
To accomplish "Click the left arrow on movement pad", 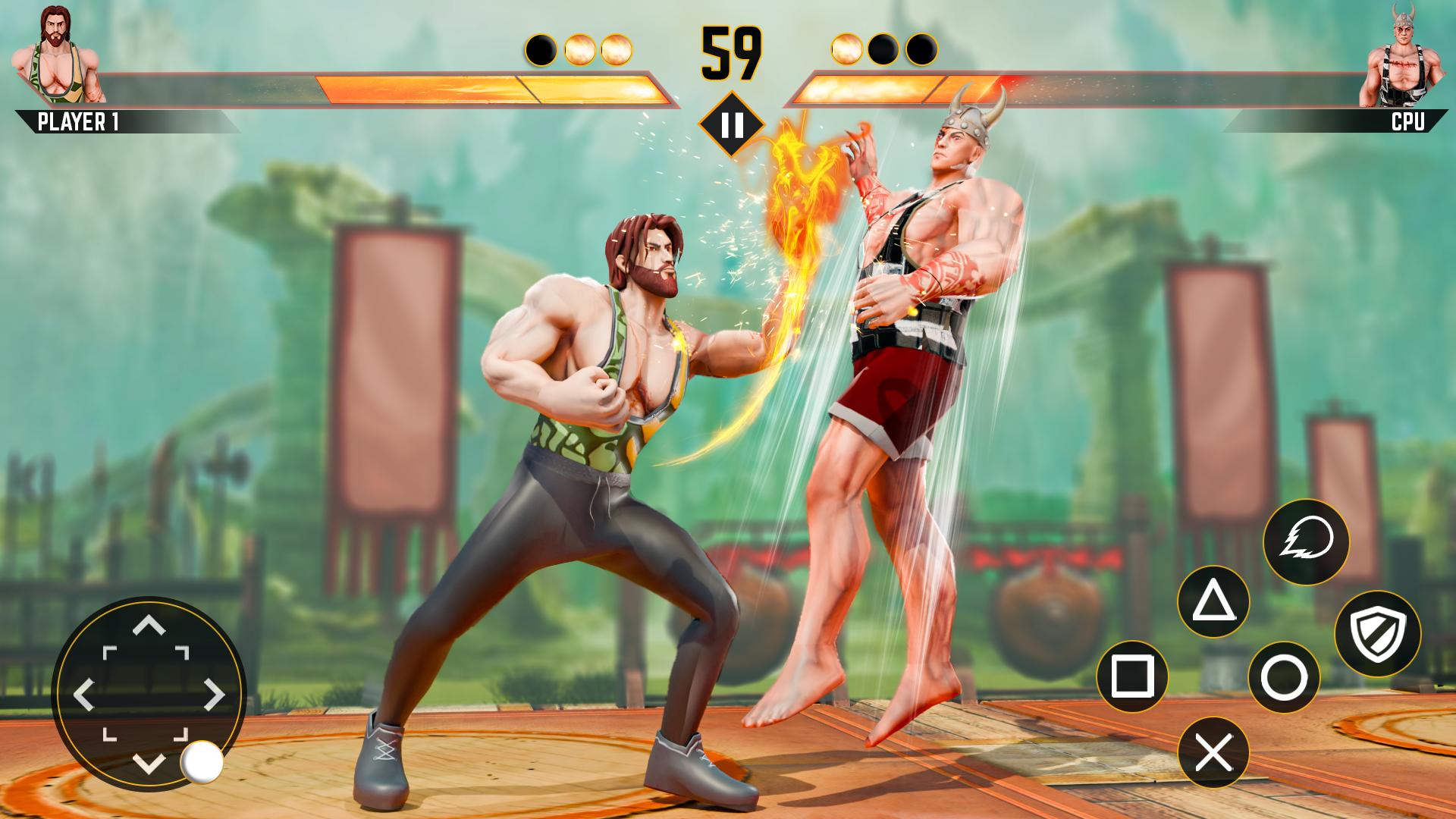I will 83,694.
